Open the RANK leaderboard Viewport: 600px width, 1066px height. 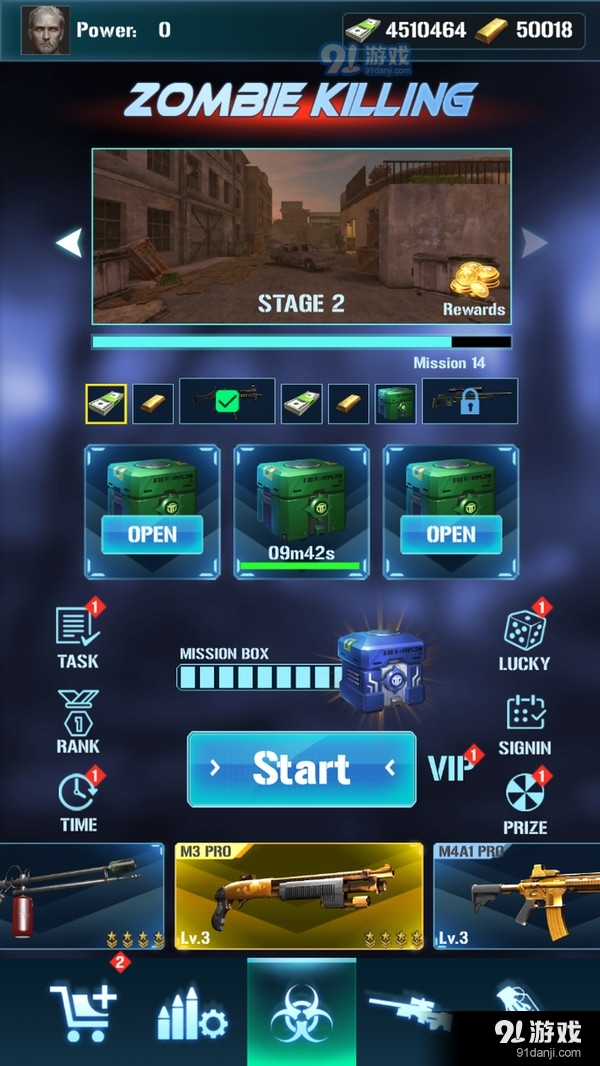click(78, 721)
